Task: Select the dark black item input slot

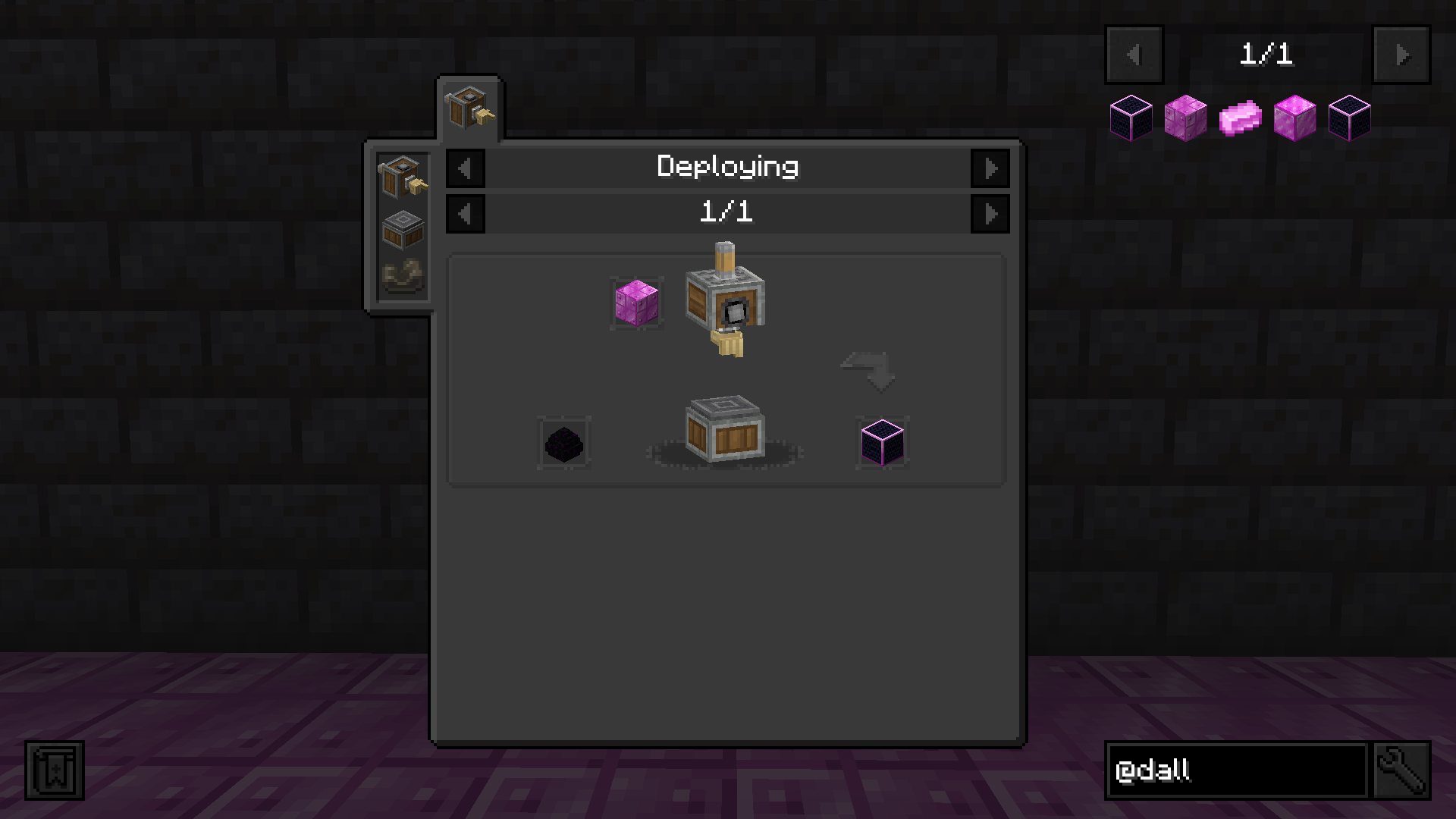Action: click(564, 443)
